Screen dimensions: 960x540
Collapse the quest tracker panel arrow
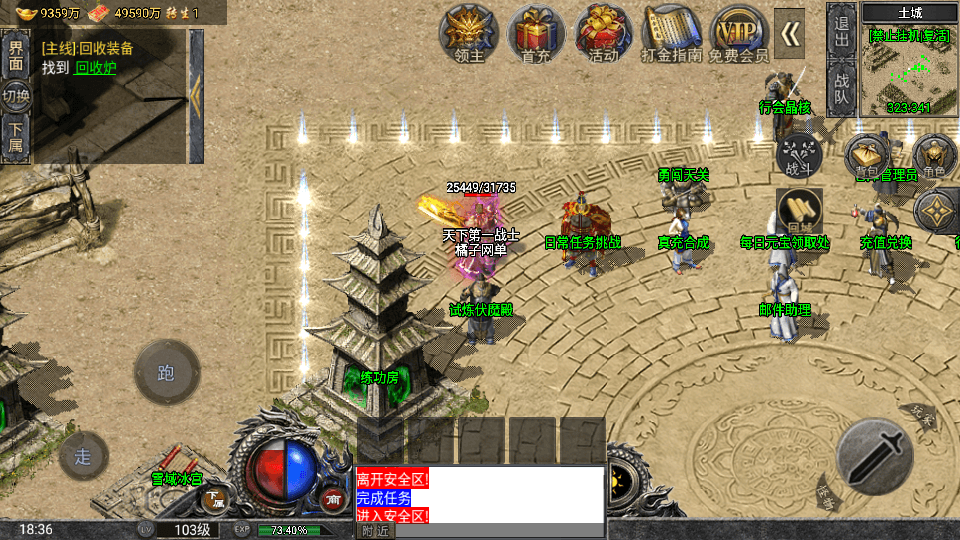tap(196, 96)
